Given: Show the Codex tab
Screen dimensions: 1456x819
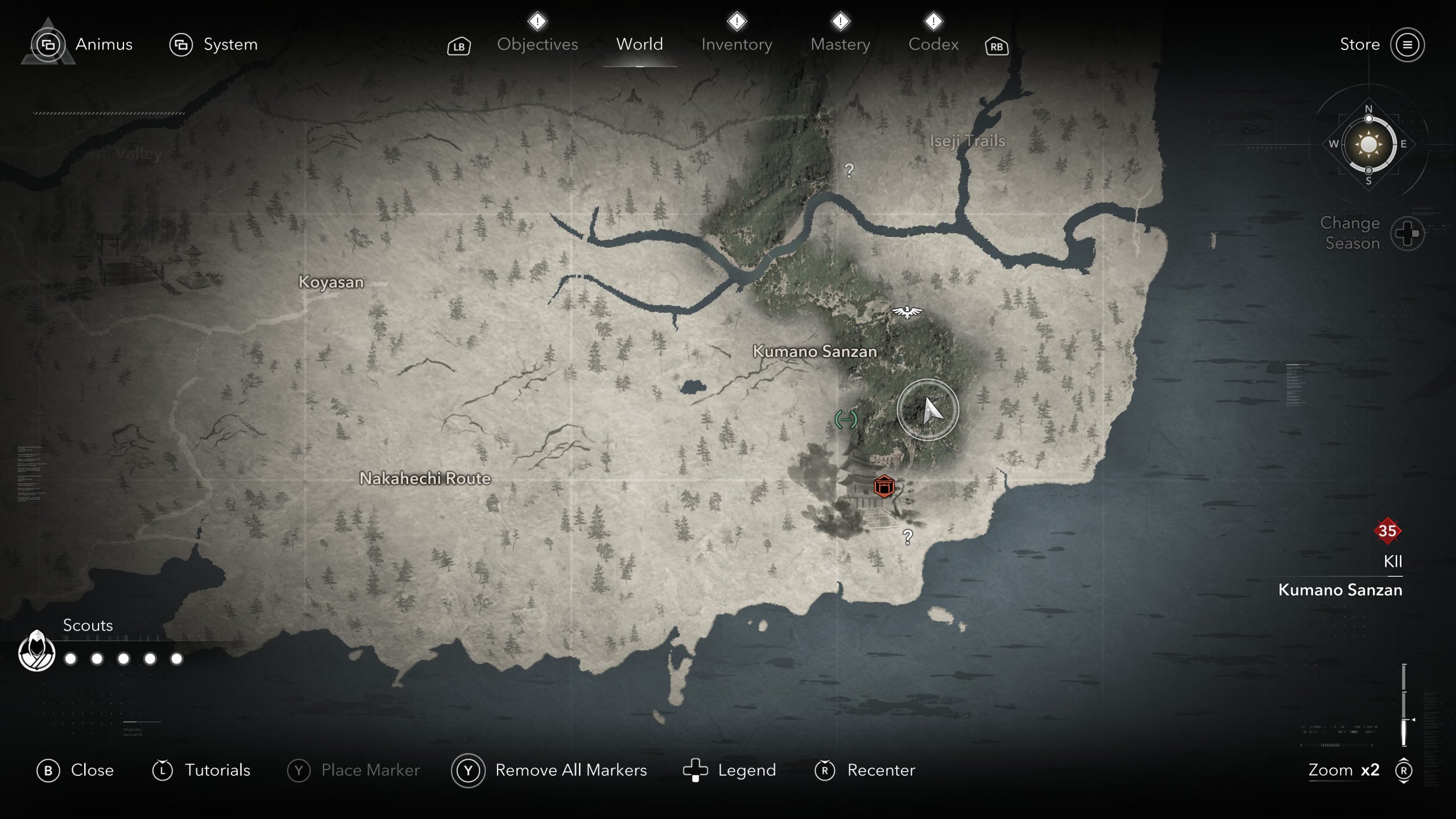Looking at the screenshot, I should tap(933, 44).
